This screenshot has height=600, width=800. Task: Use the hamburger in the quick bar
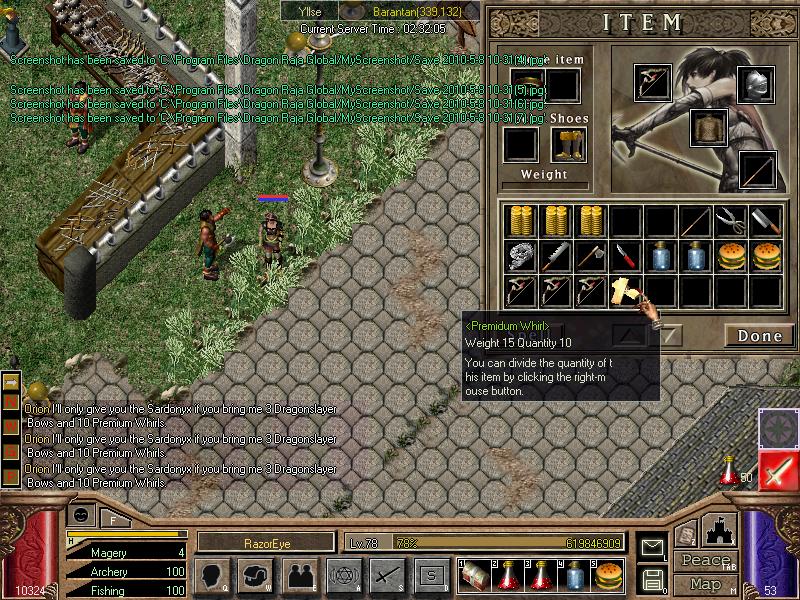pos(606,575)
